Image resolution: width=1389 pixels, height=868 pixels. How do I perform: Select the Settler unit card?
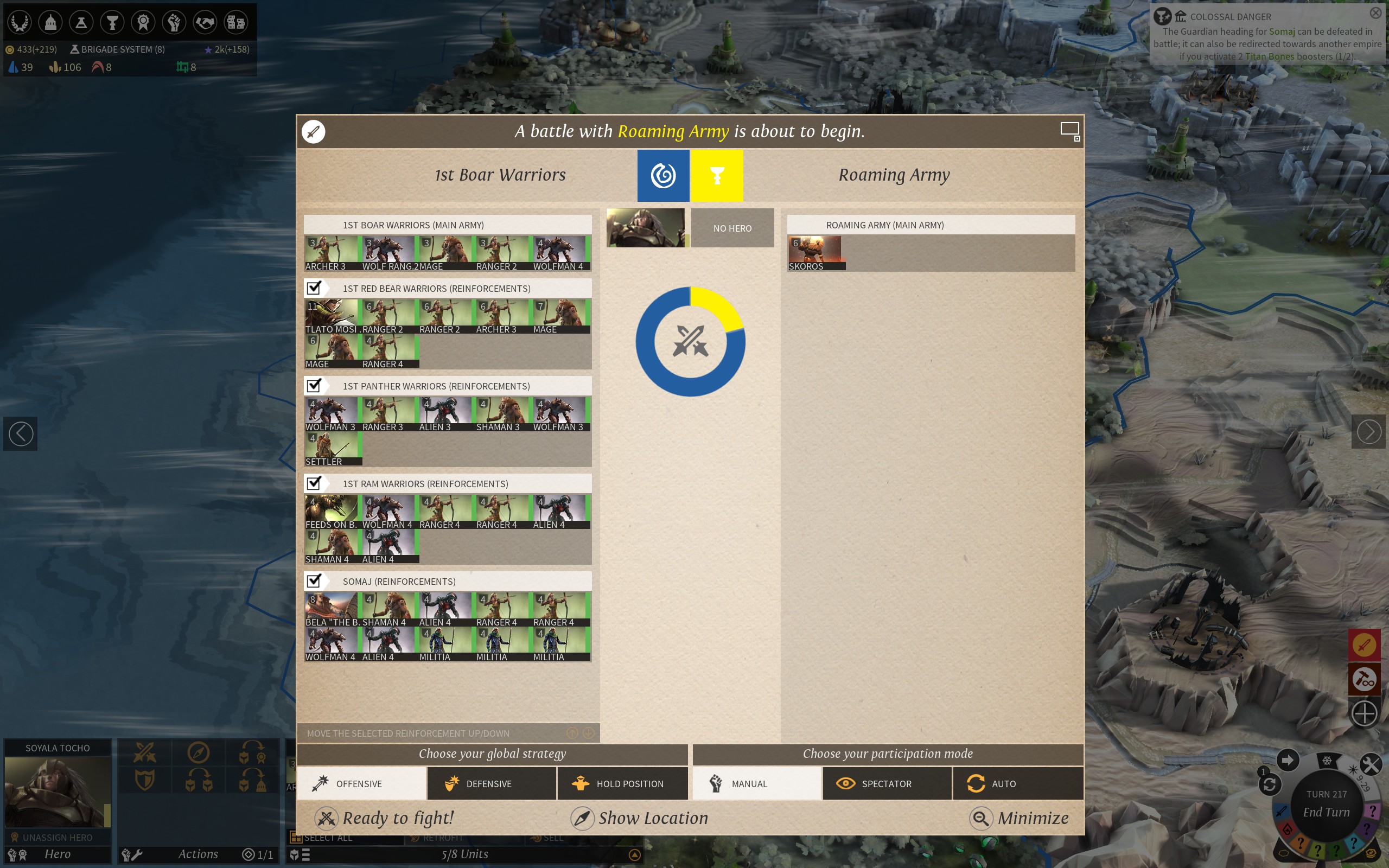332,448
